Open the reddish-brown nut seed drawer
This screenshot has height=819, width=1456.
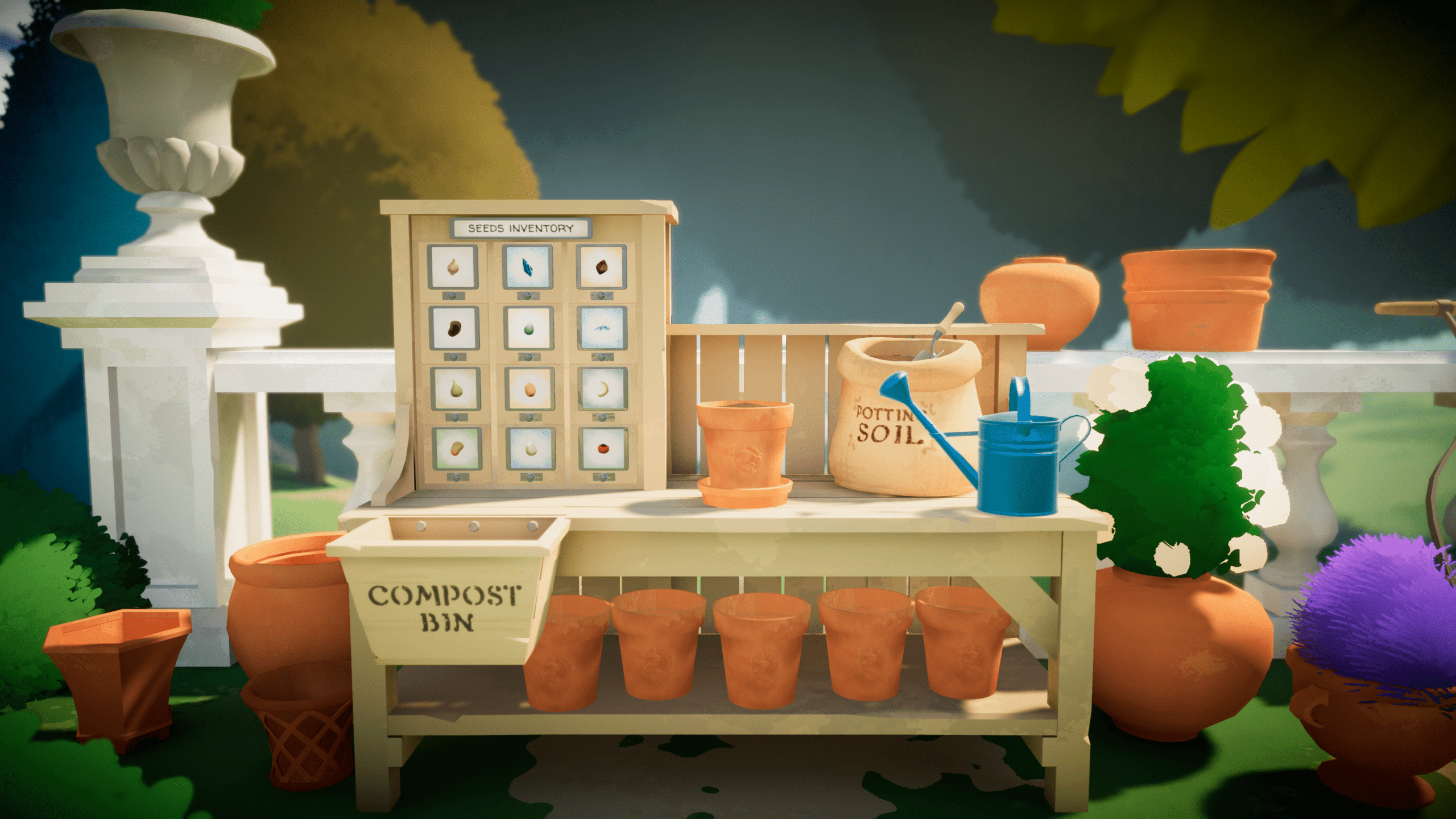(x=601, y=267)
